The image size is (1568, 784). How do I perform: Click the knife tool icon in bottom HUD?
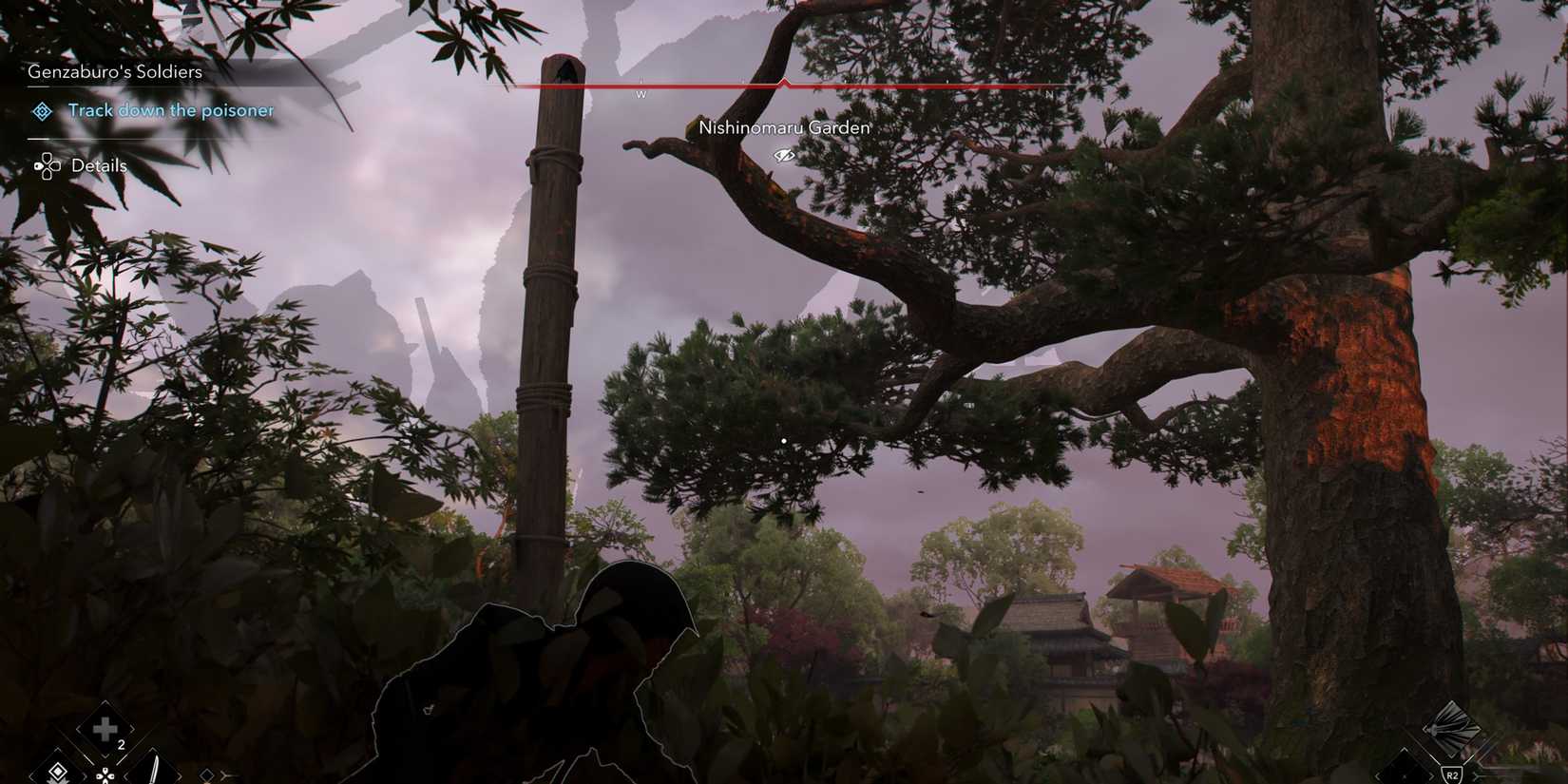(x=155, y=772)
